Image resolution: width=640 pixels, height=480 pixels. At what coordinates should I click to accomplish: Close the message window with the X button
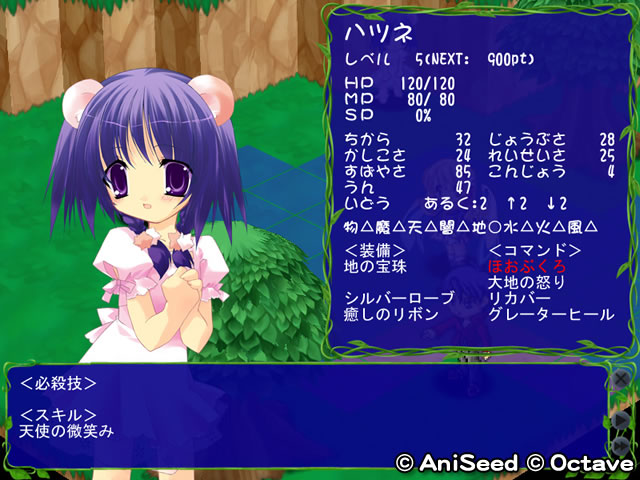[x=620, y=381]
